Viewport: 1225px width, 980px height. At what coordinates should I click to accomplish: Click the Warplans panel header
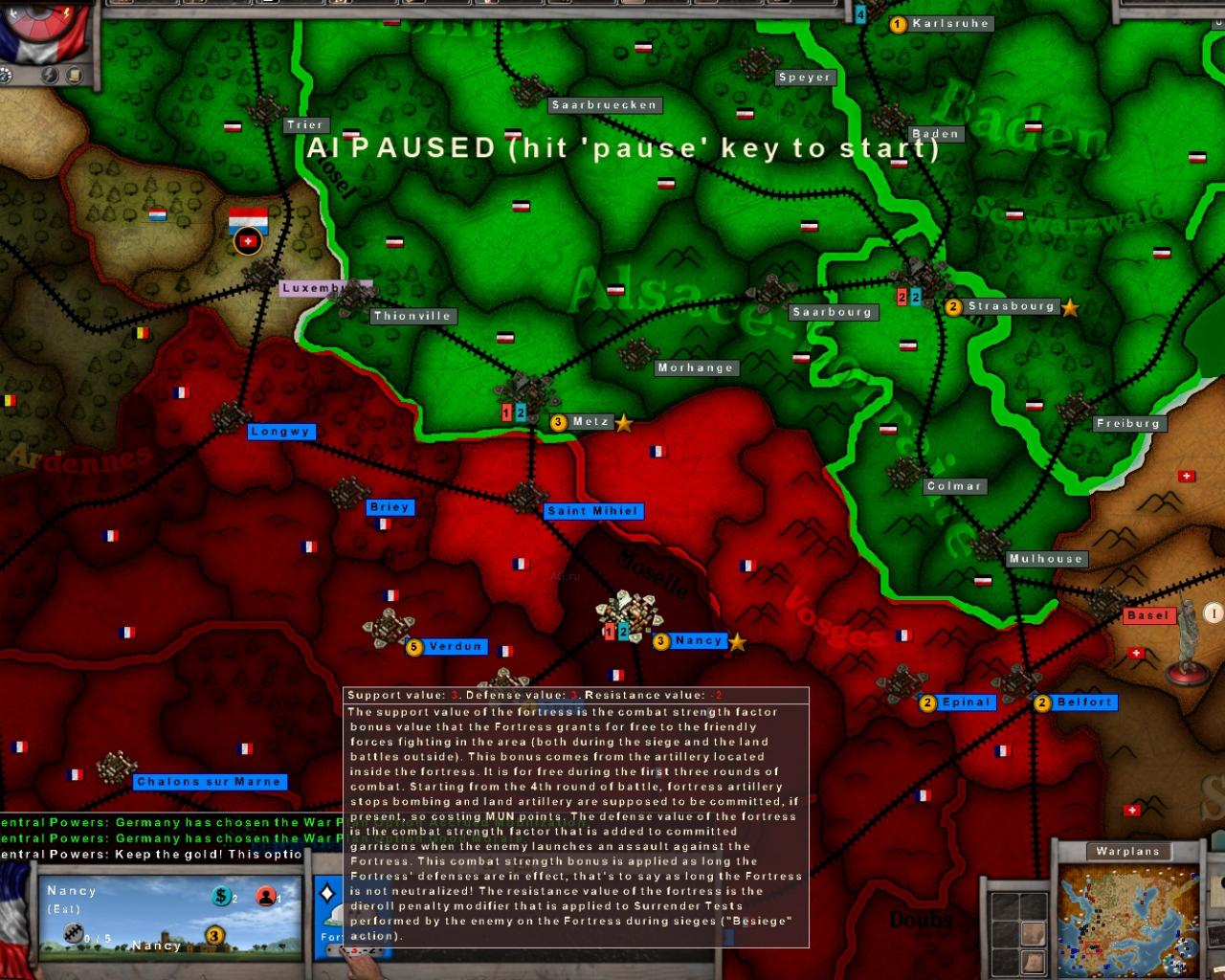1127,851
